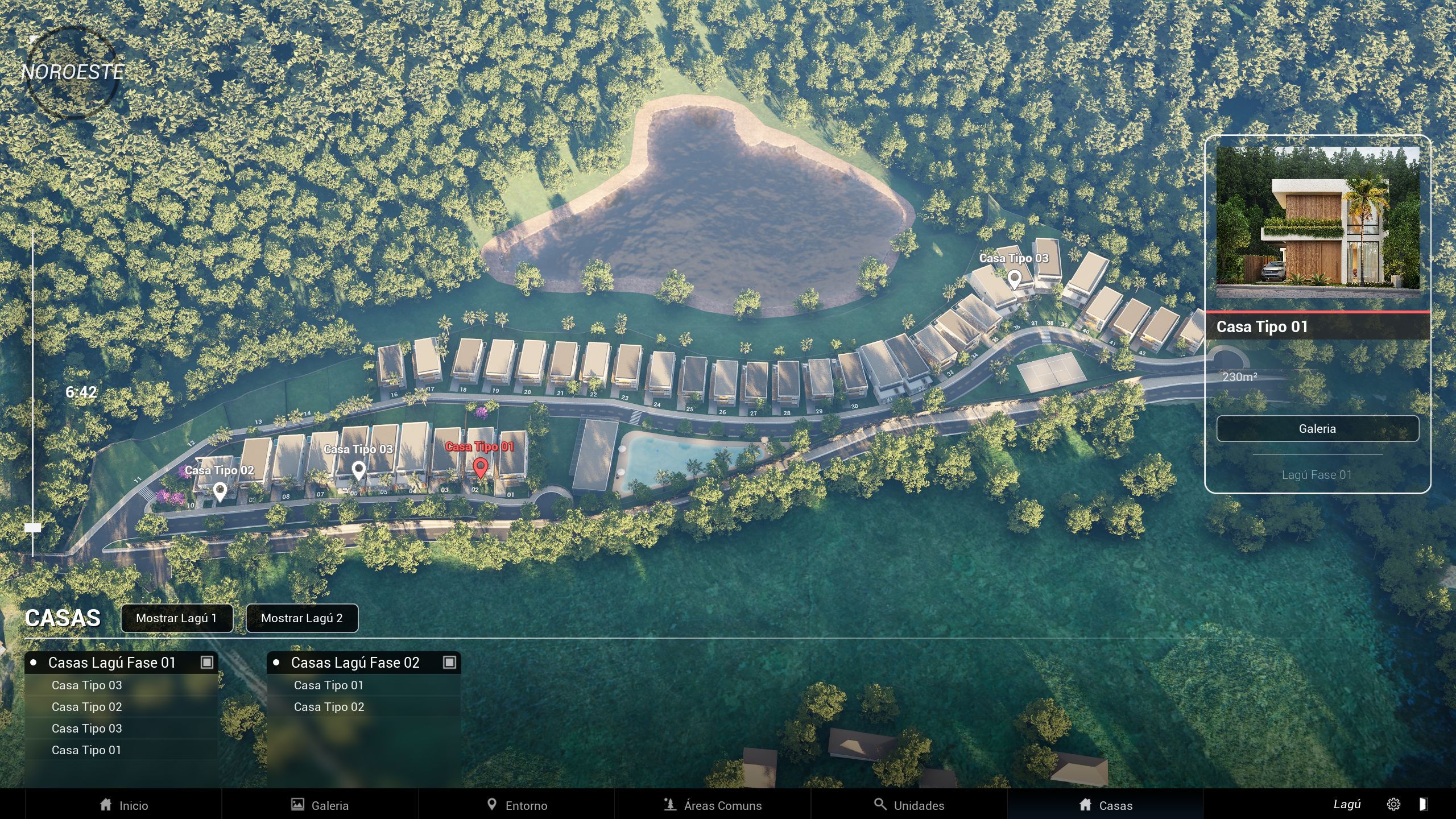Choose Casa Tipo 01 under Fase 01 list

[86, 750]
